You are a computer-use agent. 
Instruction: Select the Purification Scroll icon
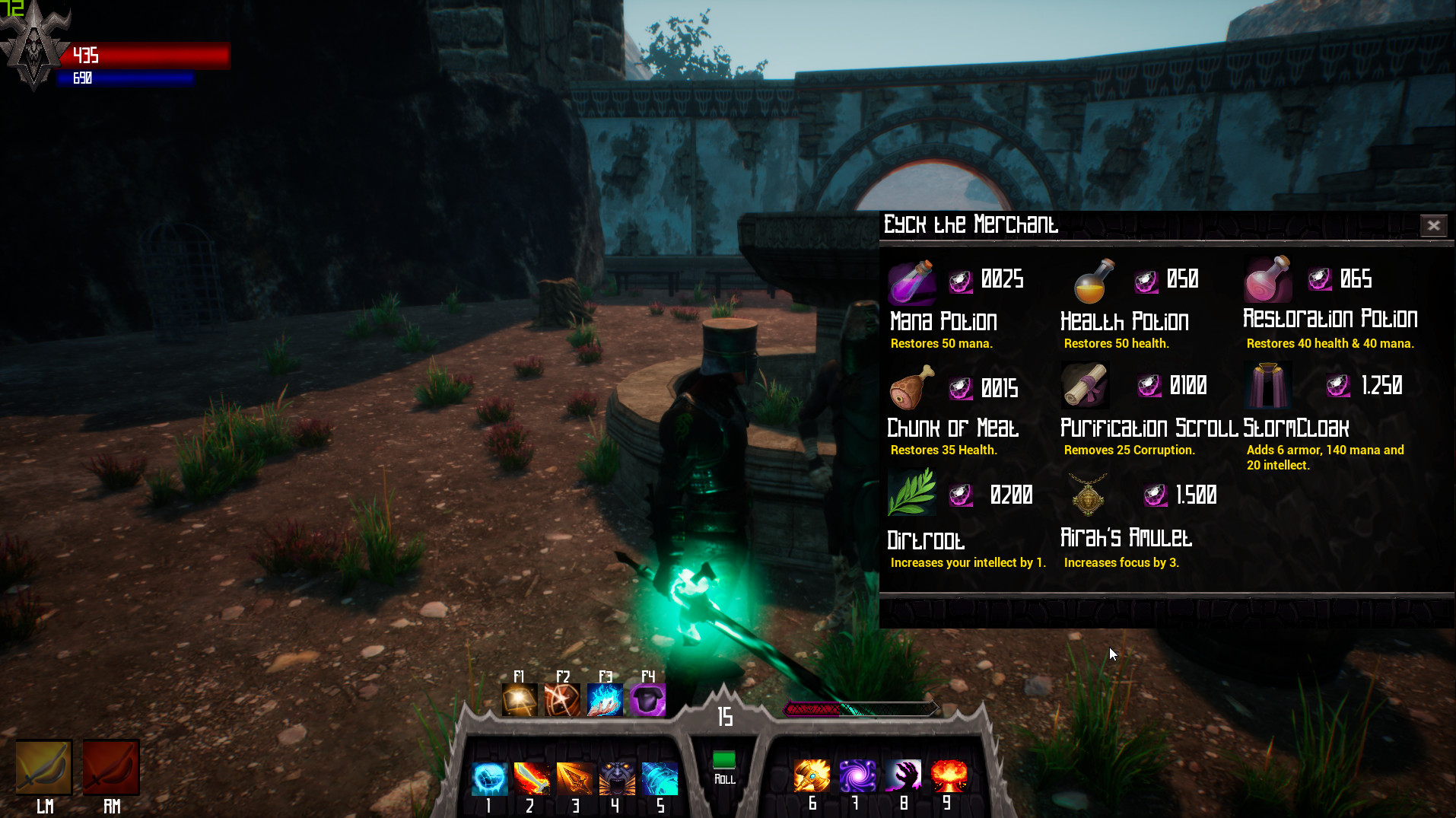(x=1085, y=385)
